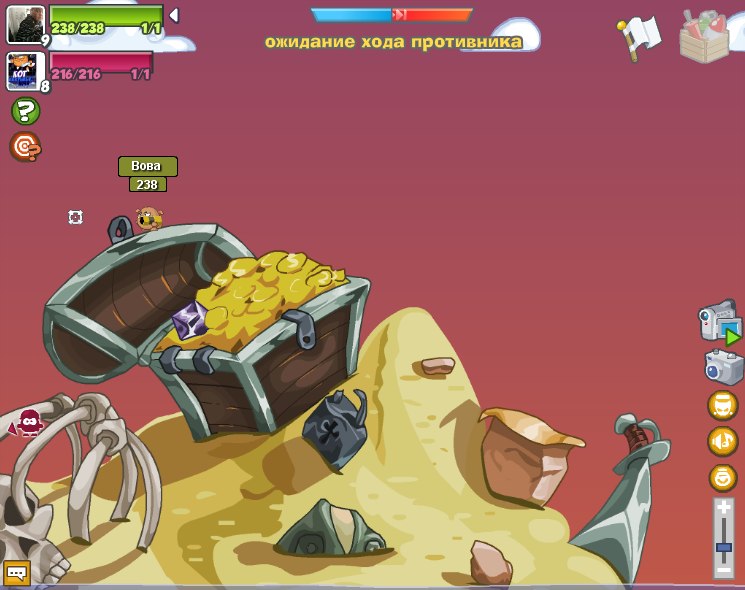Take a screenshot with the photo camera
The image size is (745, 590).
coord(723,367)
